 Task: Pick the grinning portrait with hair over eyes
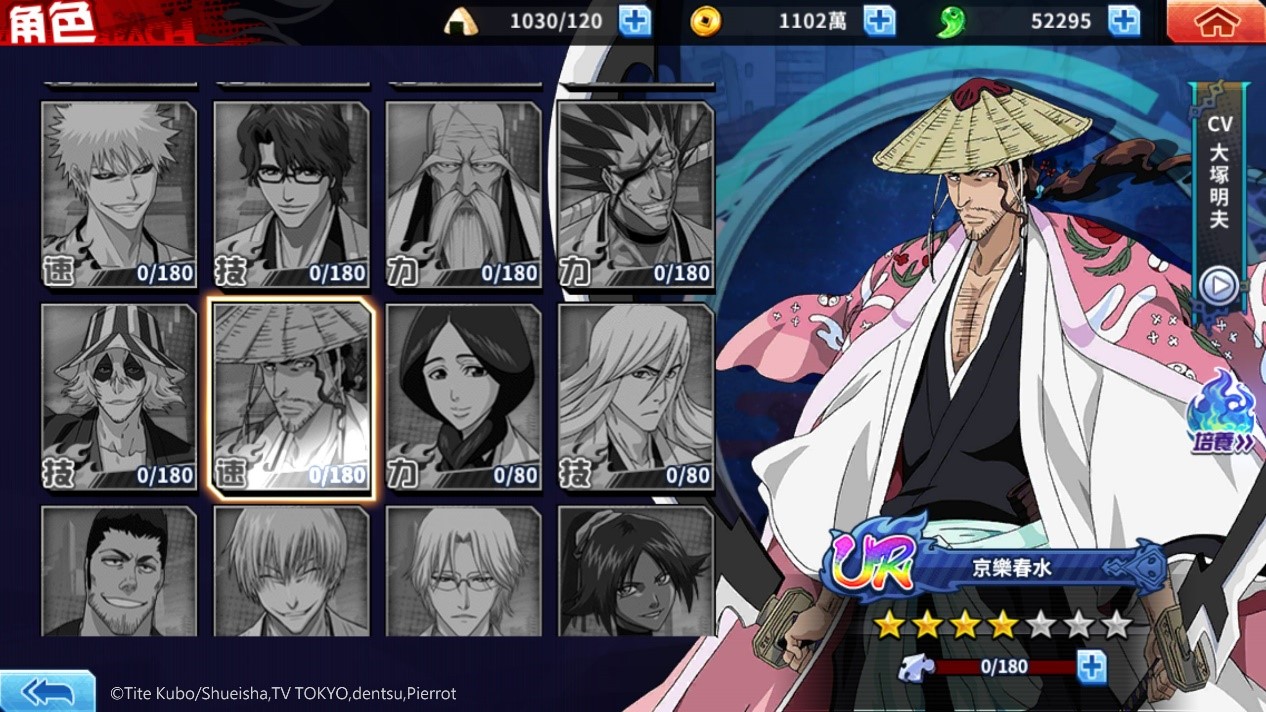[291, 572]
